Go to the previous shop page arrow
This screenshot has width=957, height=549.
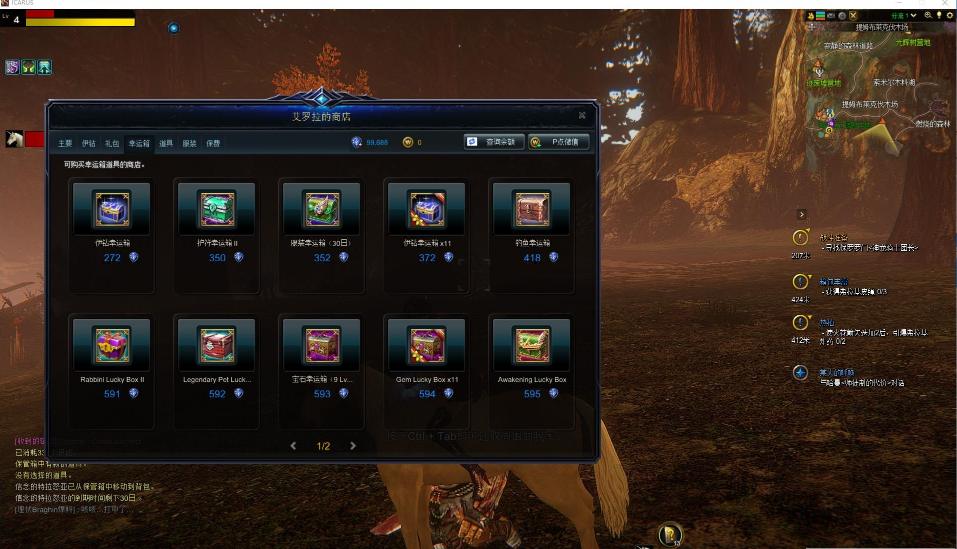(x=293, y=446)
